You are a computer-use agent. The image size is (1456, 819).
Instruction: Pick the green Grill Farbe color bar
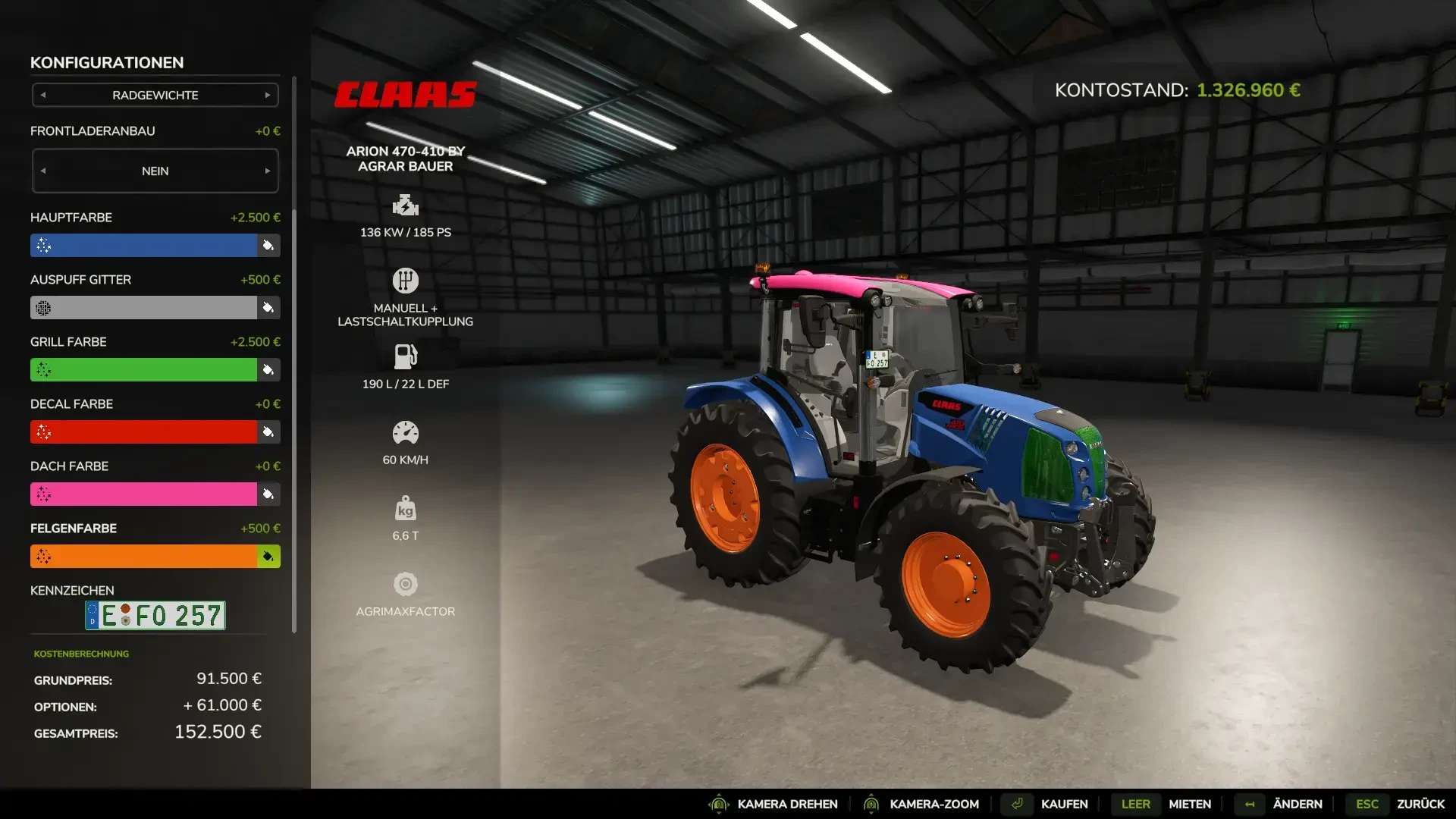click(x=143, y=370)
